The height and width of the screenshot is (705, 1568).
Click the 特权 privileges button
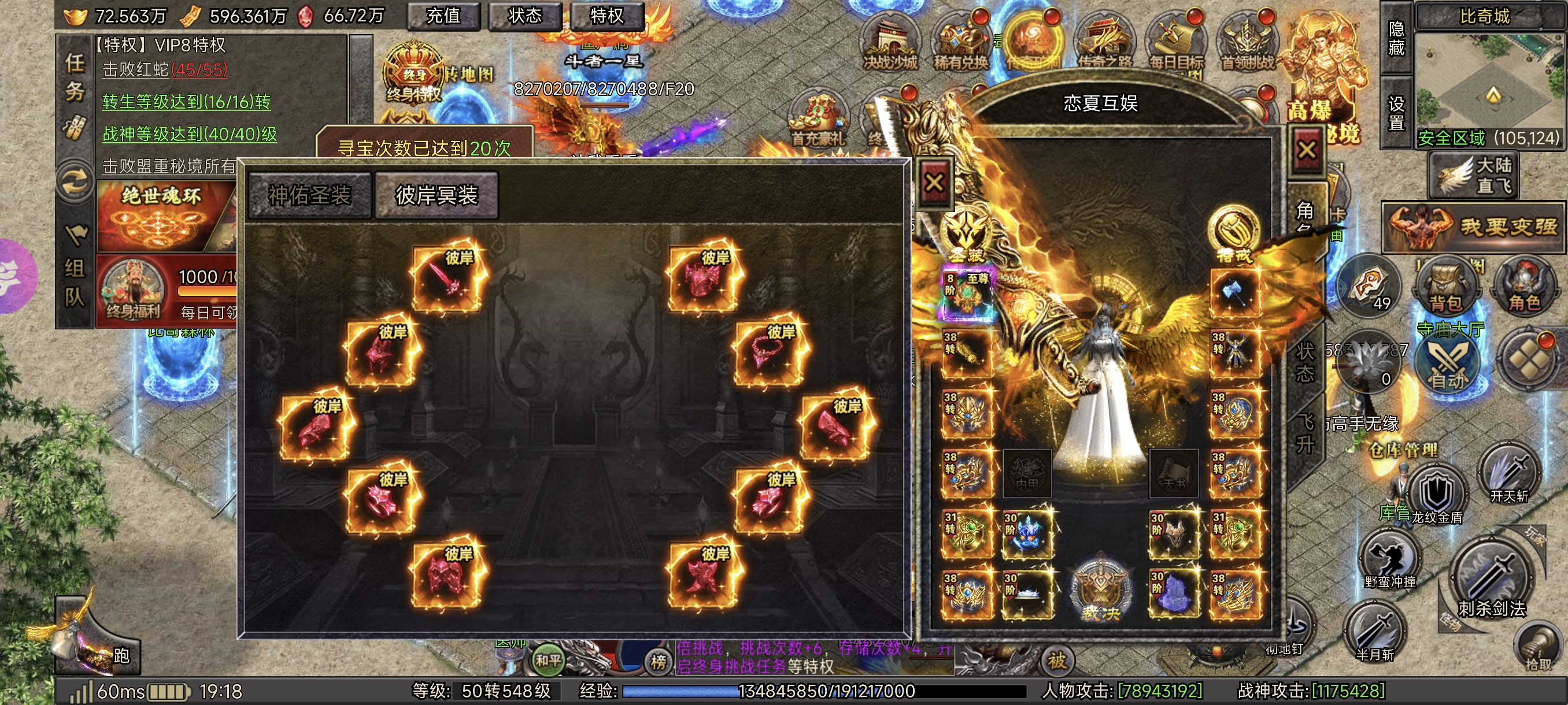(x=607, y=16)
